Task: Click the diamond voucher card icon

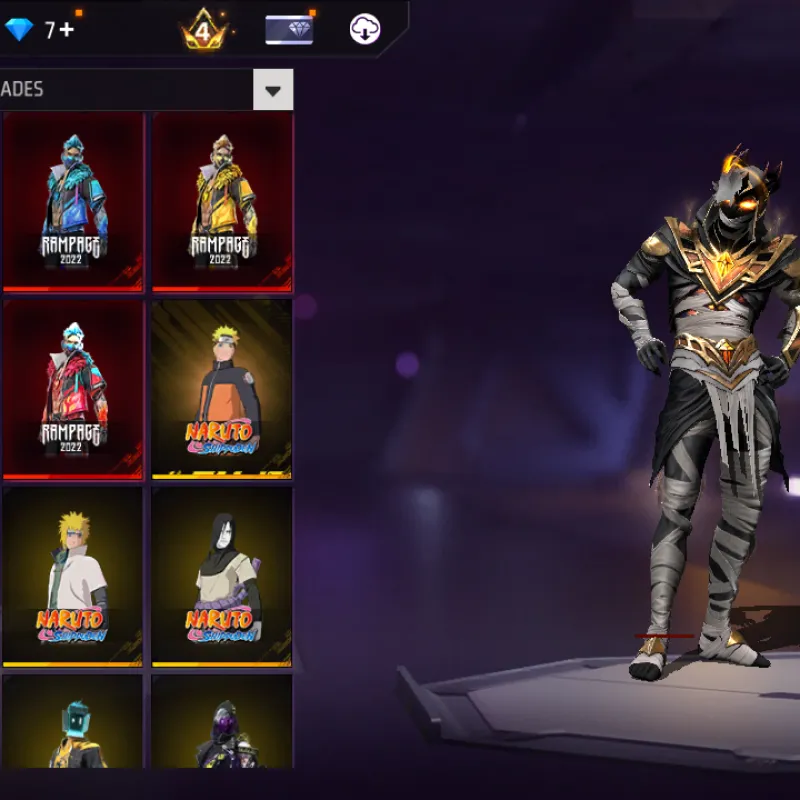Action: 289,30
